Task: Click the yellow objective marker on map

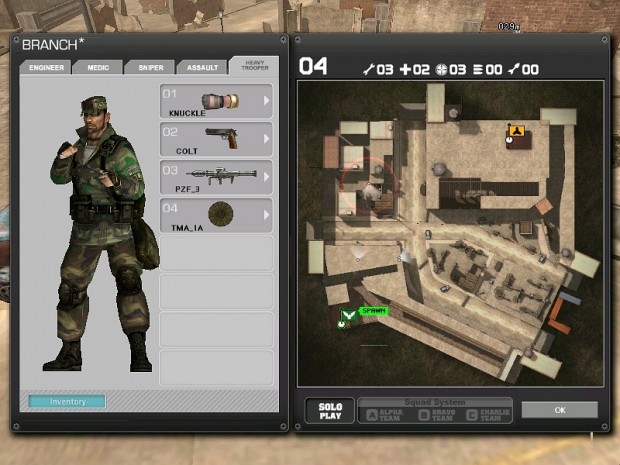Action: [x=514, y=131]
